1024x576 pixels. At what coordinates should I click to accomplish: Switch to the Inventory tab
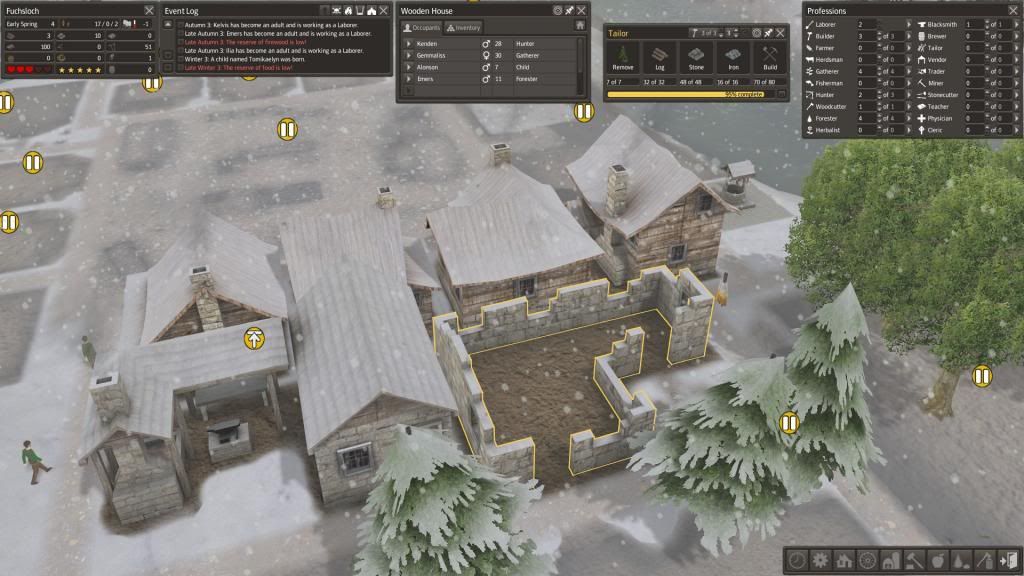pos(464,27)
